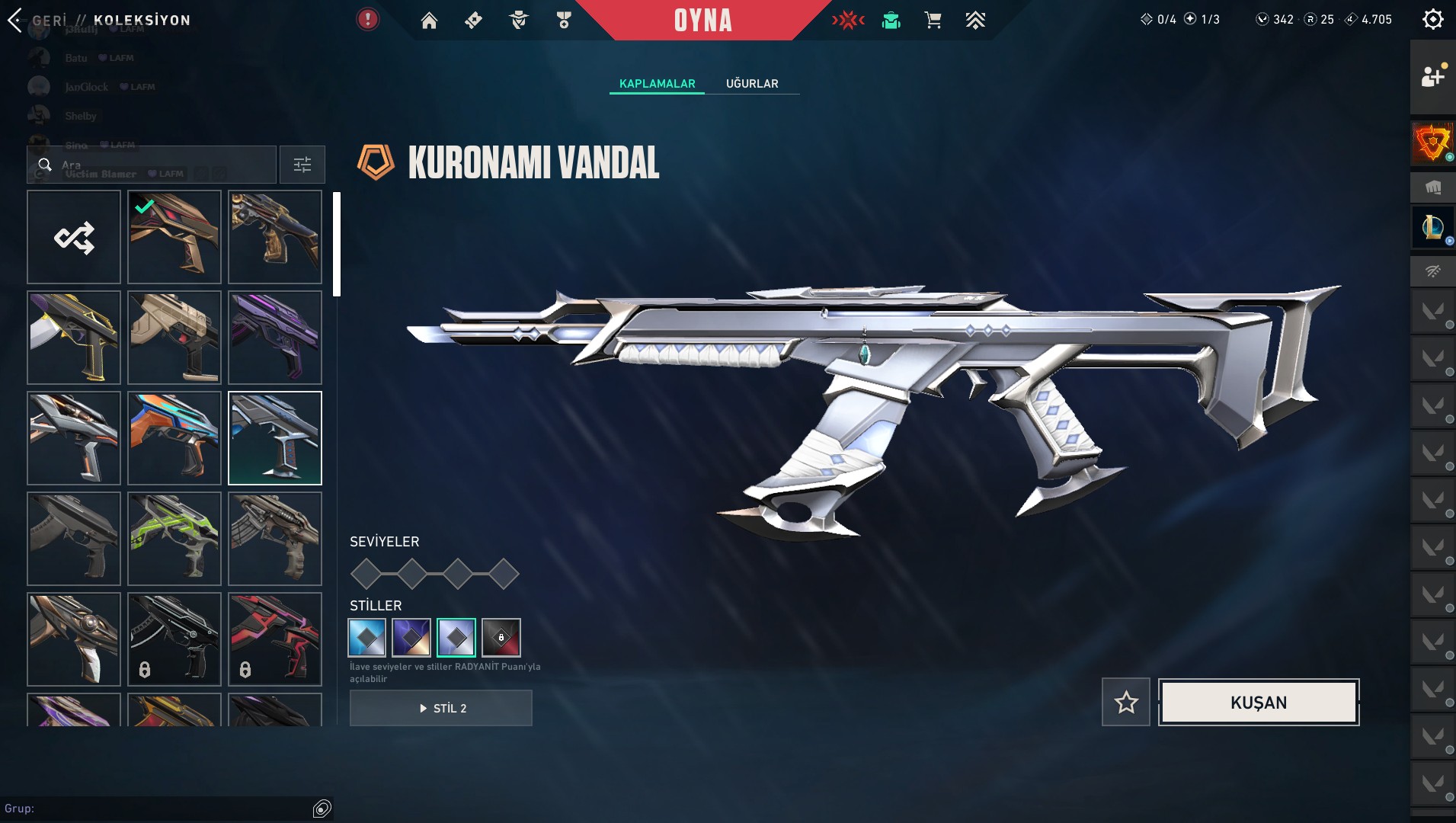Open the settings gear in the top-right corner
Screen dimensions: 1456x823
1435,20
